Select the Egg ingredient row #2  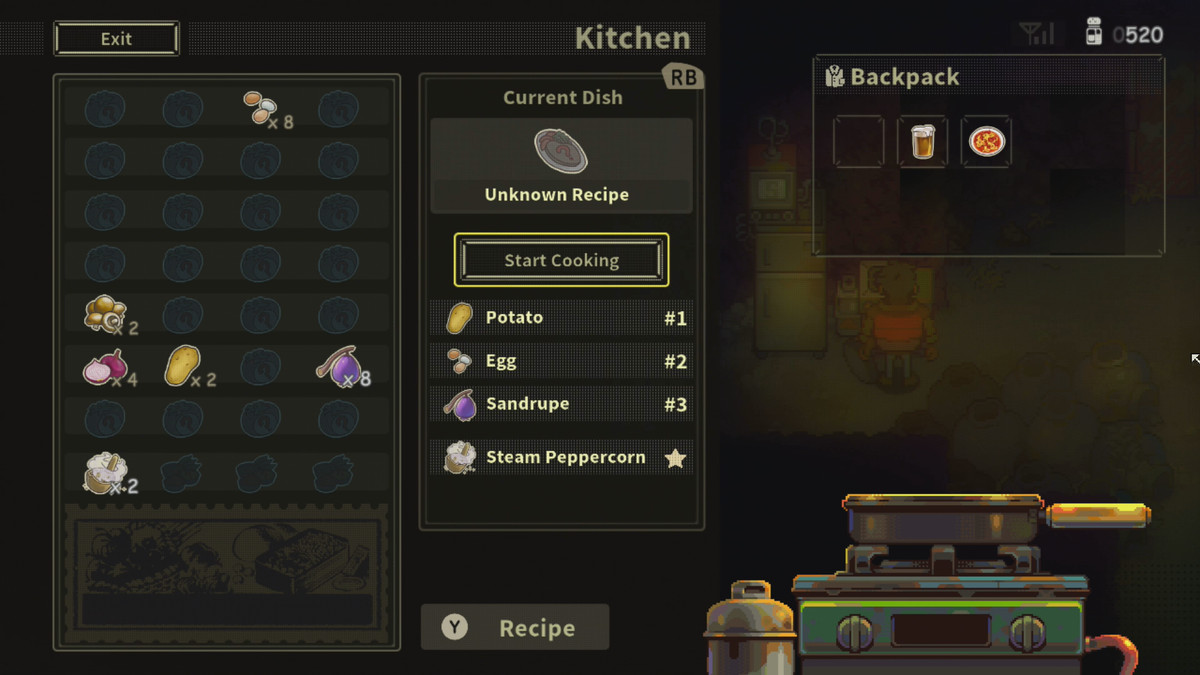561,361
